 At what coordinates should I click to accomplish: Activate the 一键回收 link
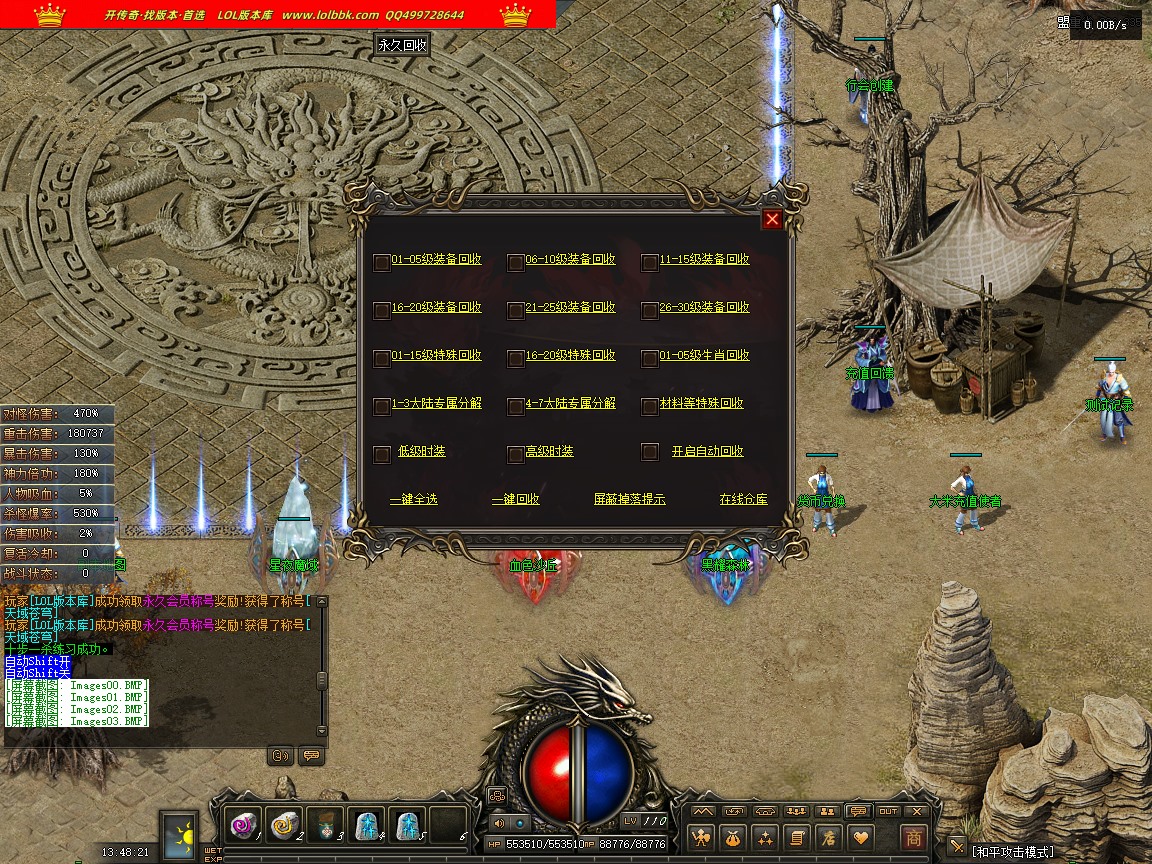click(515, 499)
